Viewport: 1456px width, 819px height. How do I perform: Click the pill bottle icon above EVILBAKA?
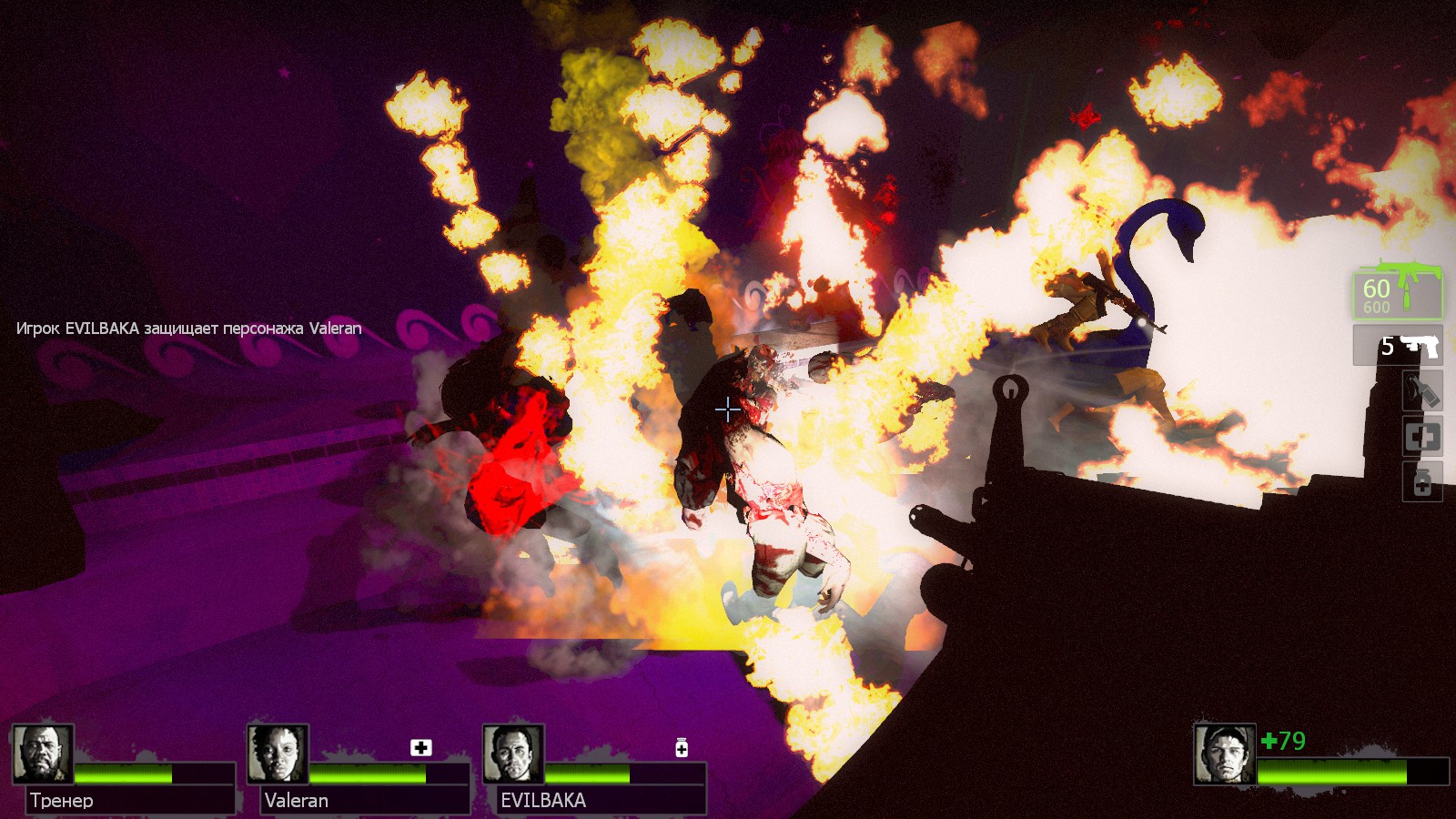pyautogui.click(x=682, y=747)
